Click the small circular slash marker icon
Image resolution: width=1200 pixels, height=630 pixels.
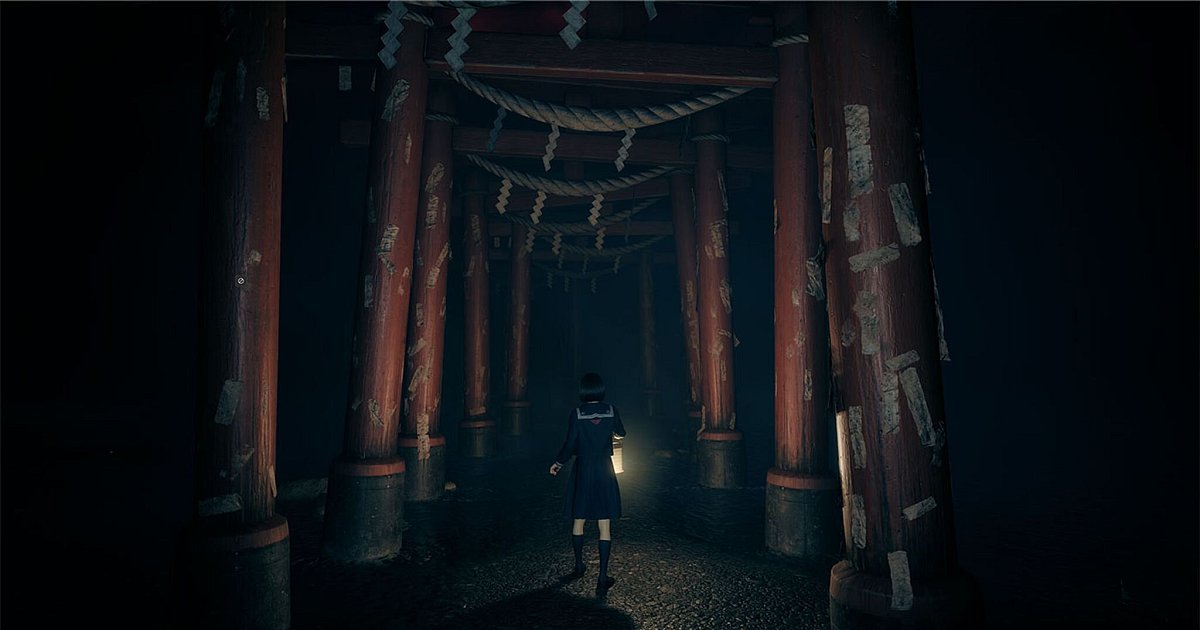pyautogui.click(x=240, y=281)
